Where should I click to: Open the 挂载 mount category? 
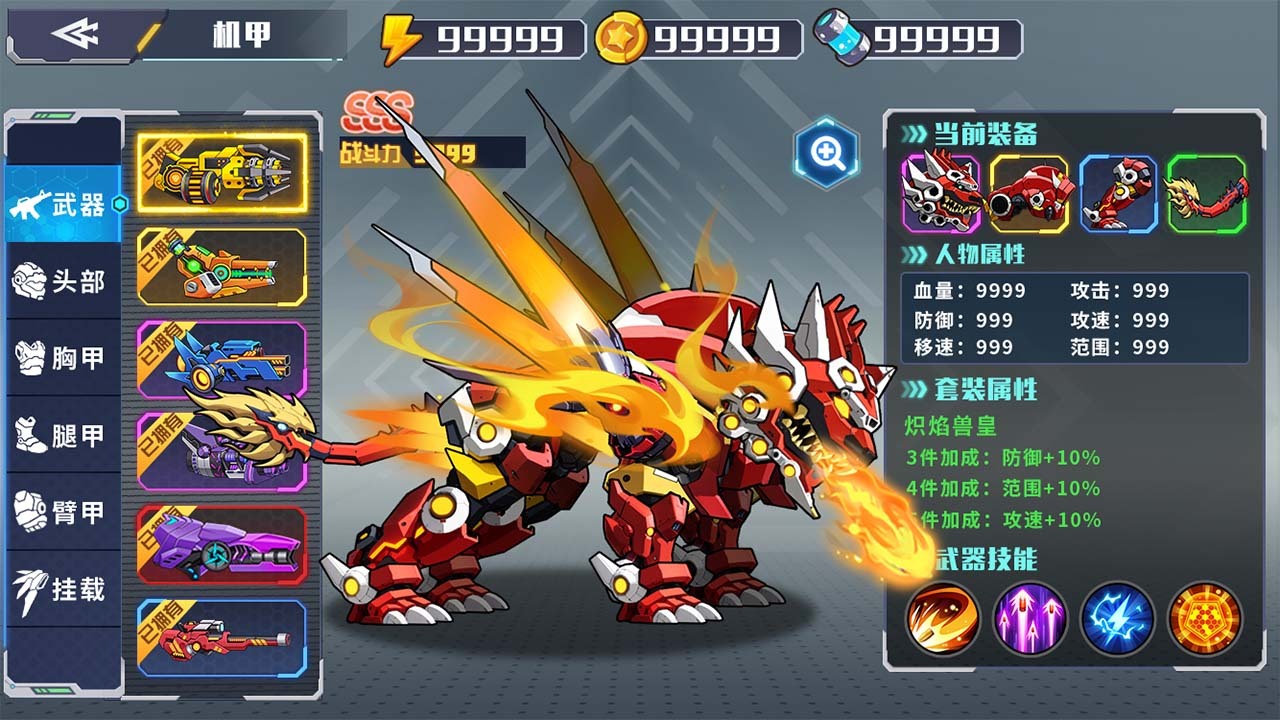pos(64,589)
